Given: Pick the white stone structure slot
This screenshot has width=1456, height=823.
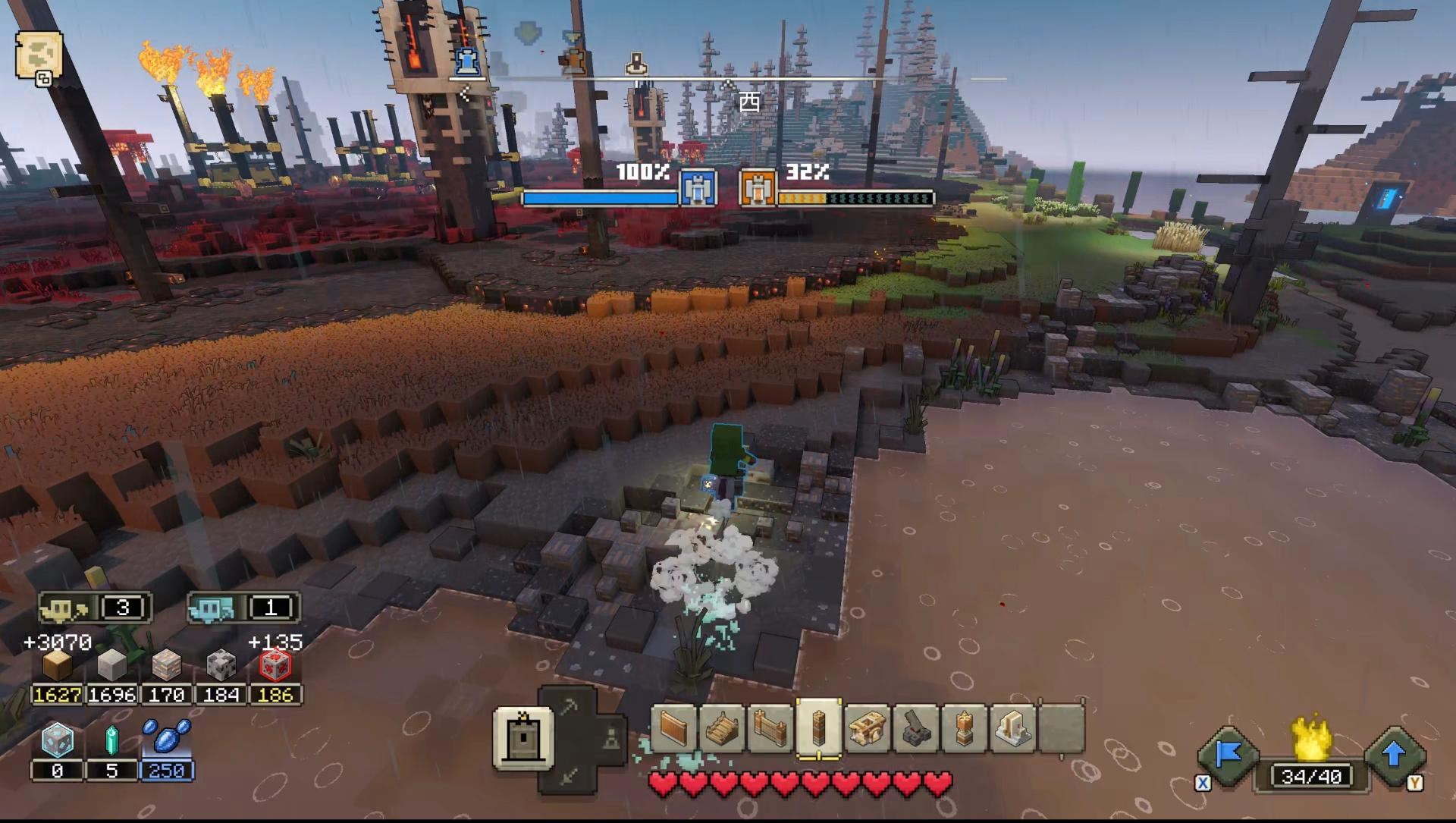Looking at the screenshot, I should point(1013,729).
